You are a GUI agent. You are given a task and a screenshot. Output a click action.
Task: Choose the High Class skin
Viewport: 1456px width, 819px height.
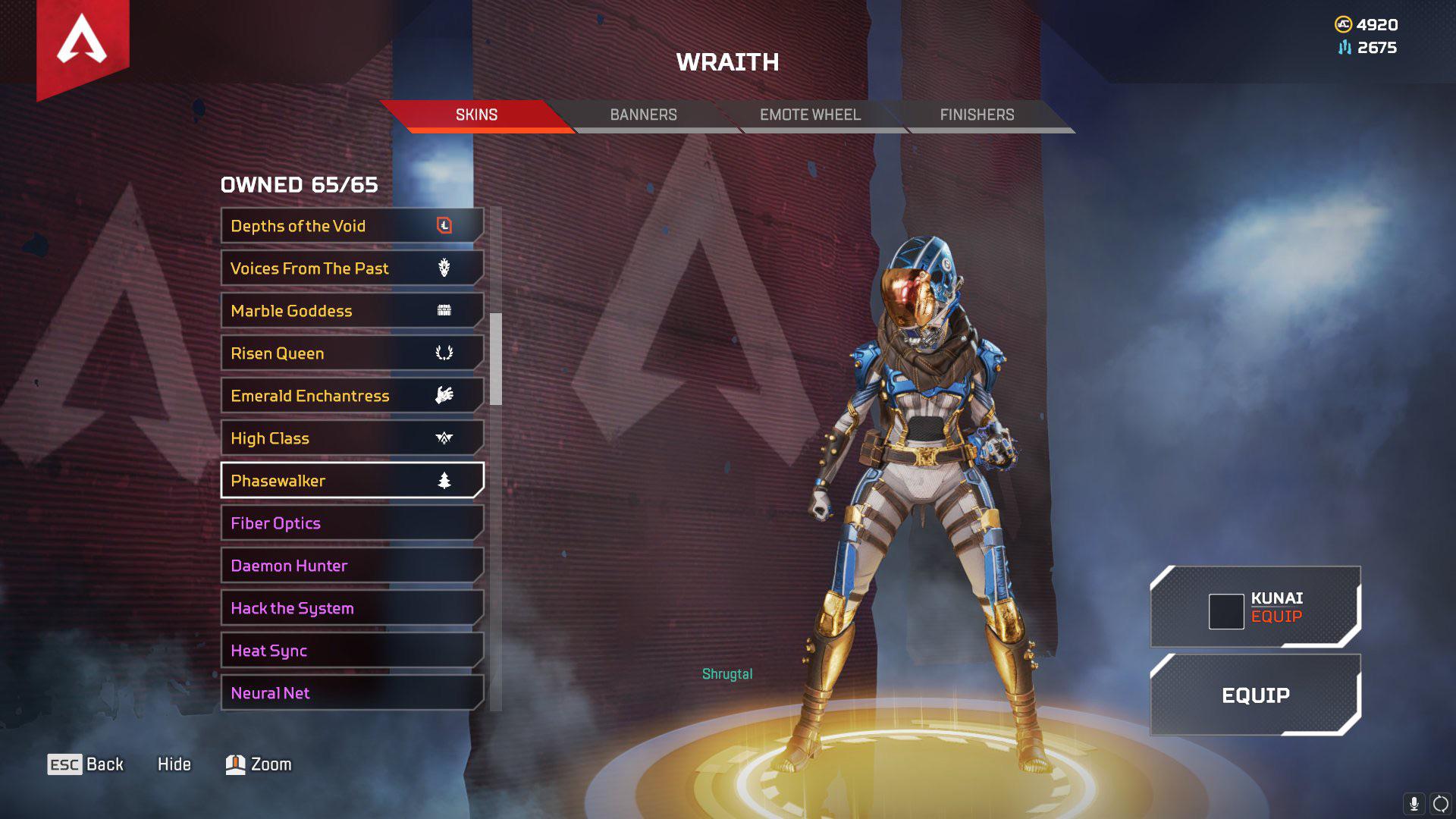(x=352, y=438)
